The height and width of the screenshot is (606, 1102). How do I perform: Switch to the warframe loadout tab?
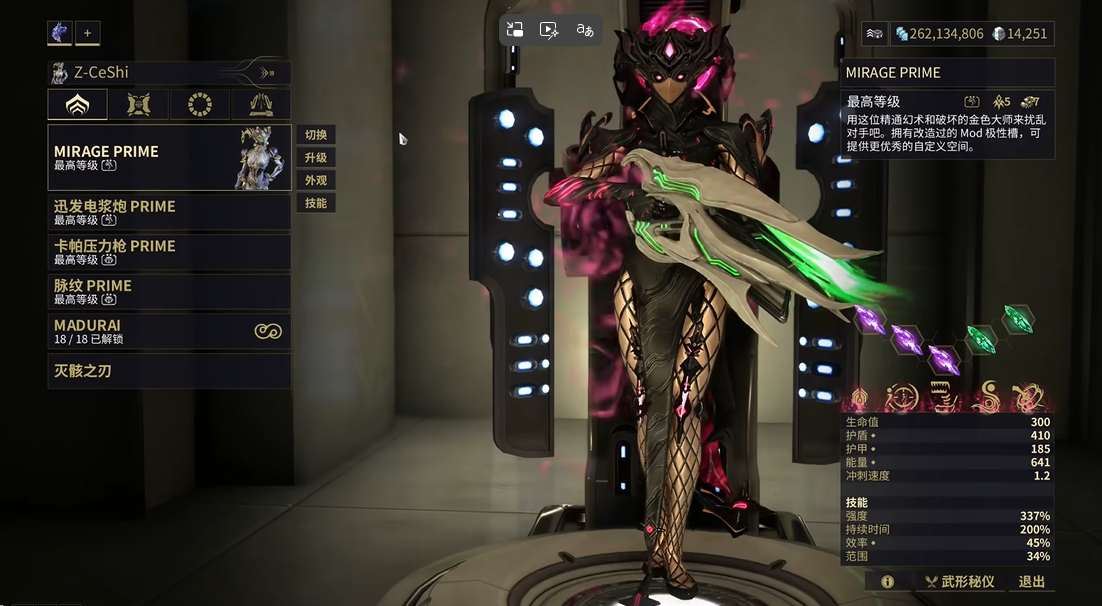(x=77, y=104)
